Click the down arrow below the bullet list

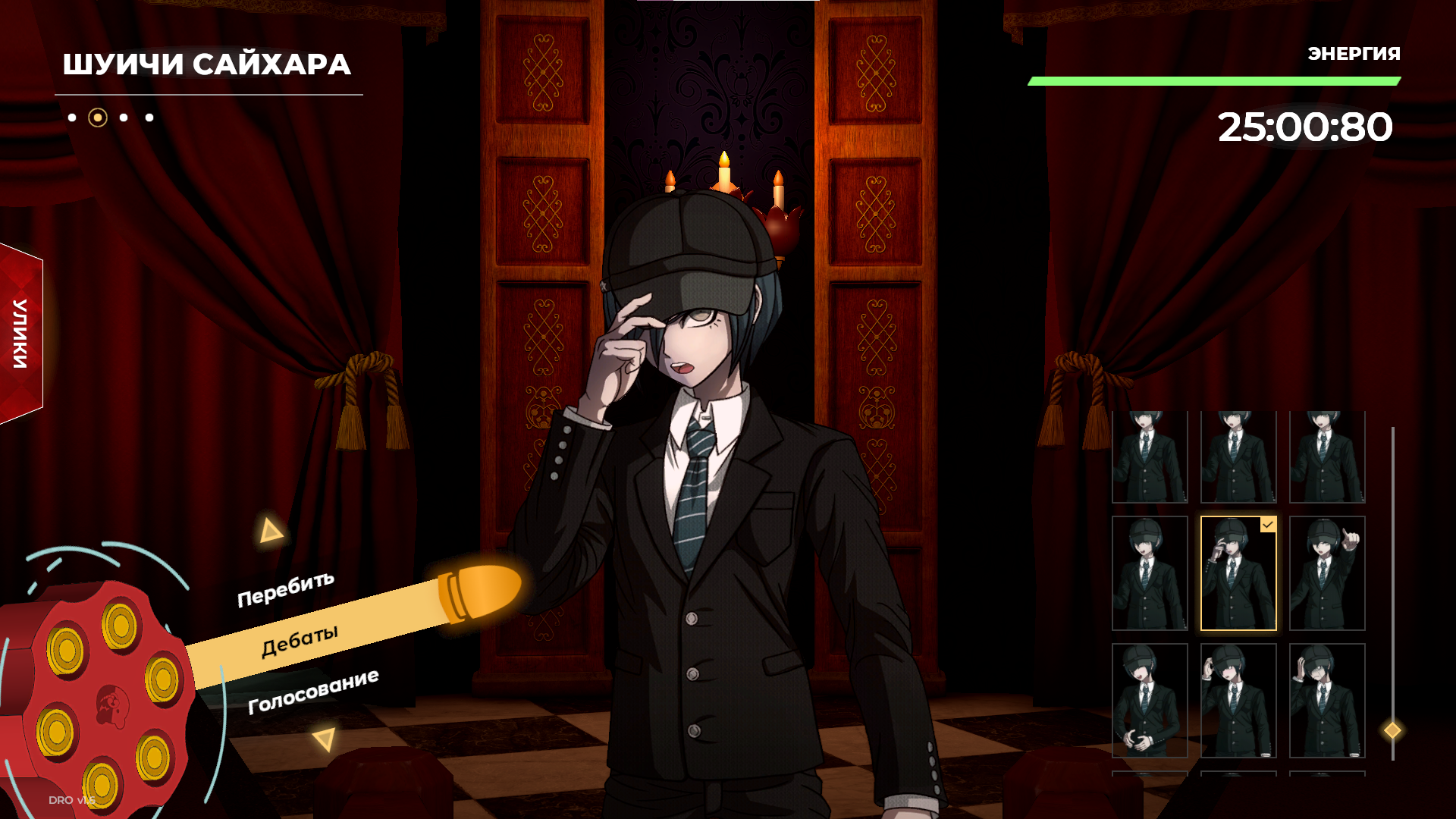click(325, 739)
